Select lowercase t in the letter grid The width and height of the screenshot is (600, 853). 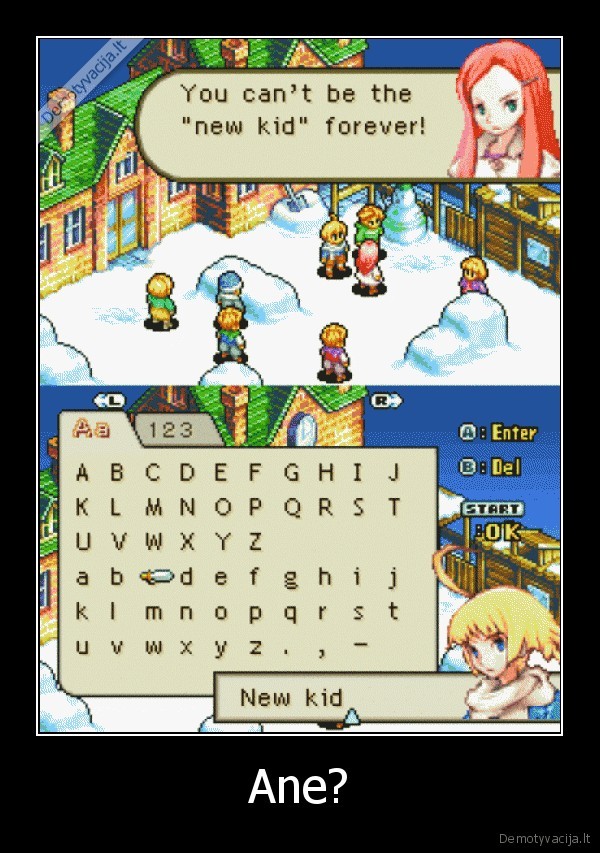tap(394, 612)
